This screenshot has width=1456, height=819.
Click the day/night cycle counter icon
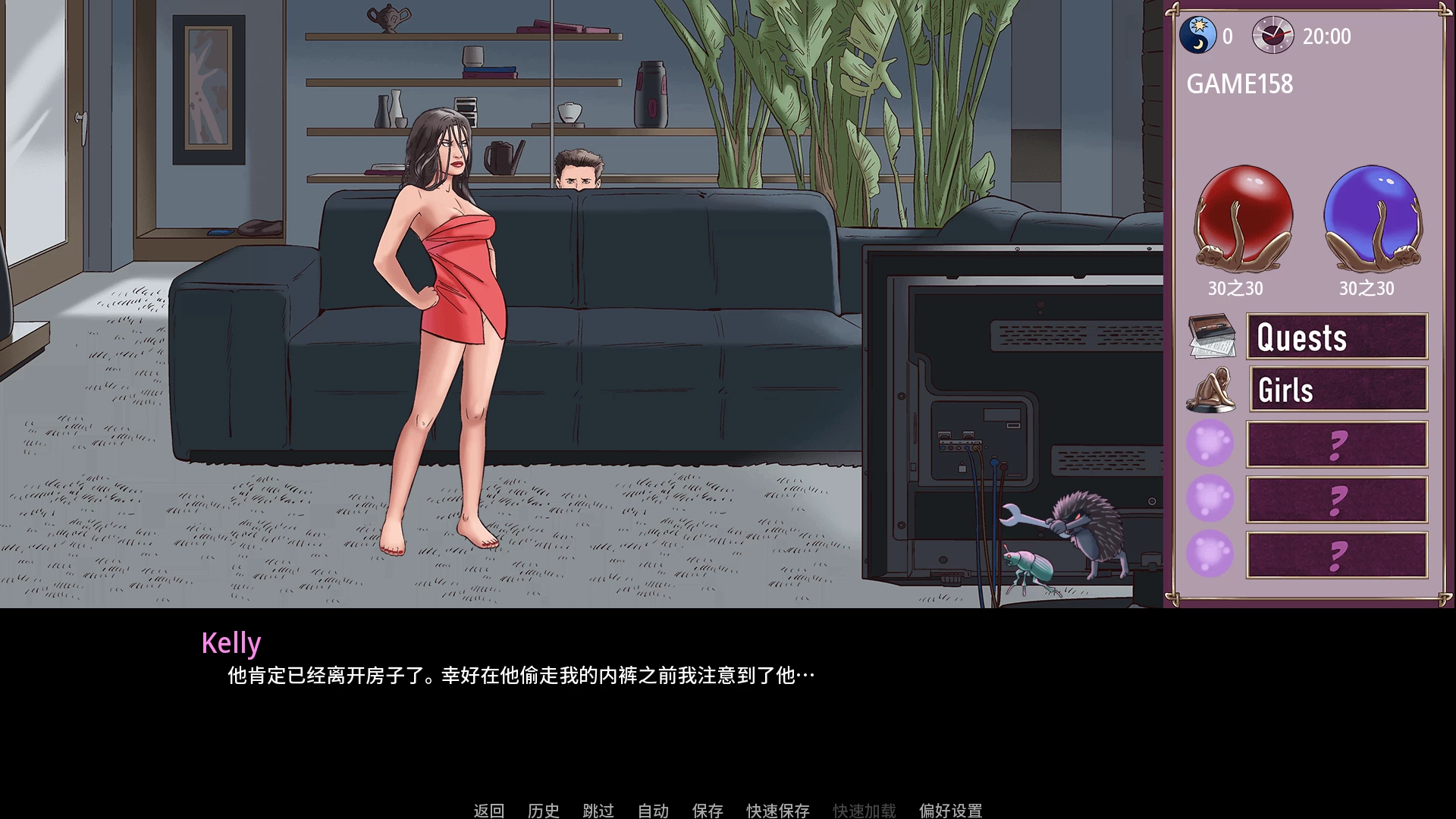pos(1200,36)
